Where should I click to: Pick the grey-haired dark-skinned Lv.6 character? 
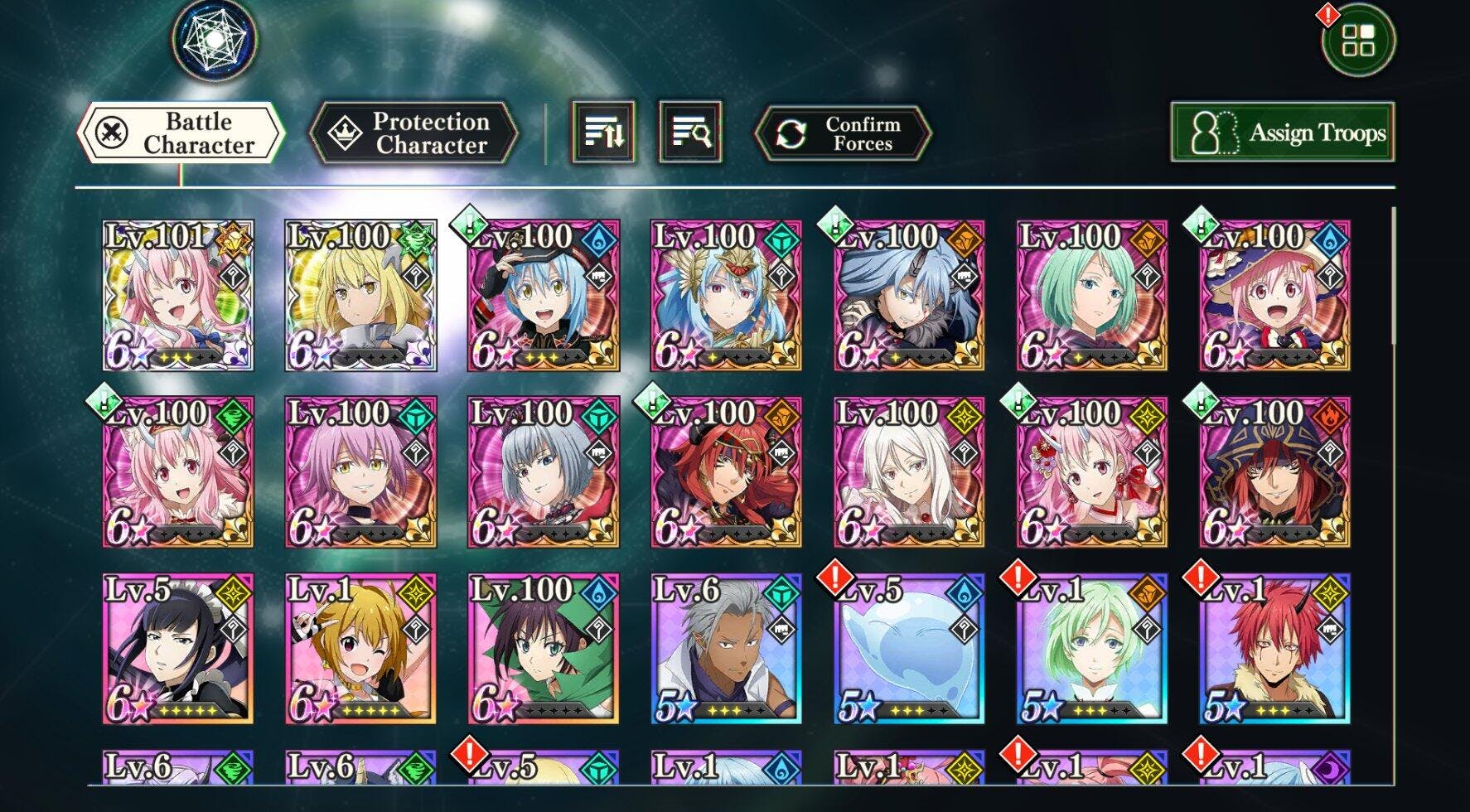click(x=726, y=649)
